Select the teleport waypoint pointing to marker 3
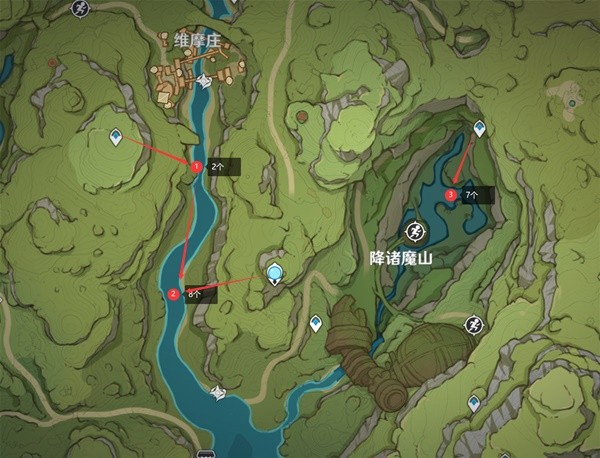Viewport: 600px width, 458px height. pos(479,128)
